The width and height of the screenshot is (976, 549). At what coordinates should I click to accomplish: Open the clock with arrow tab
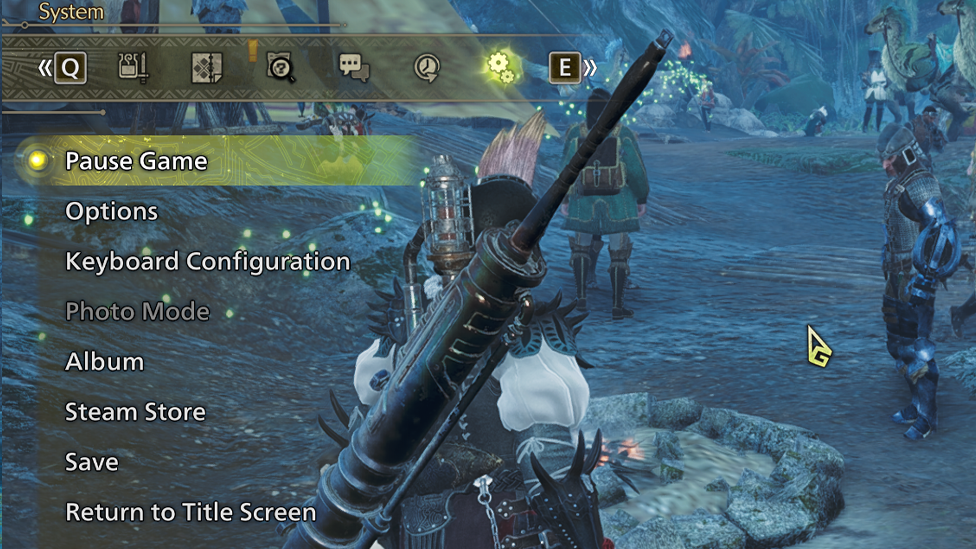pyautogui.click(x=427, y=68)
